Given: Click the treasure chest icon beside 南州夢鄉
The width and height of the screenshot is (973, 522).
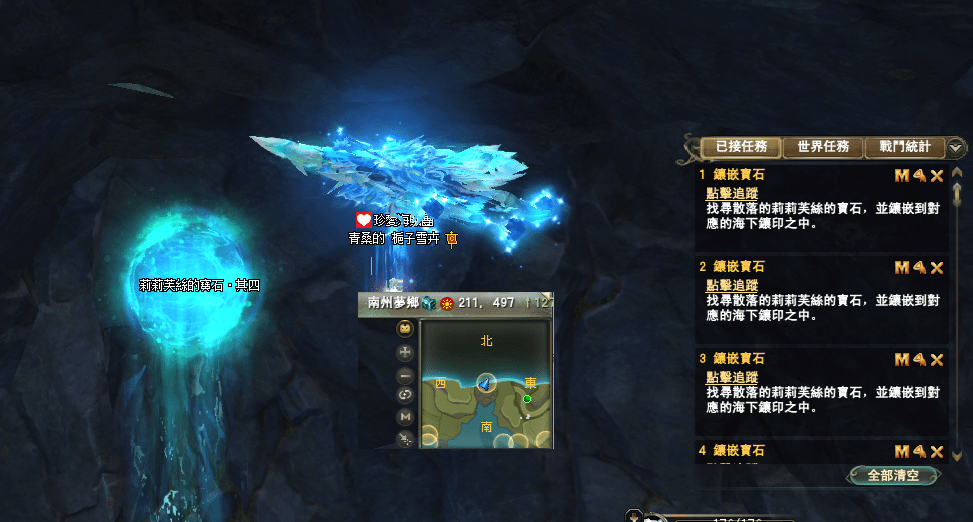Looking at the screenshot, I should (428, 303).
